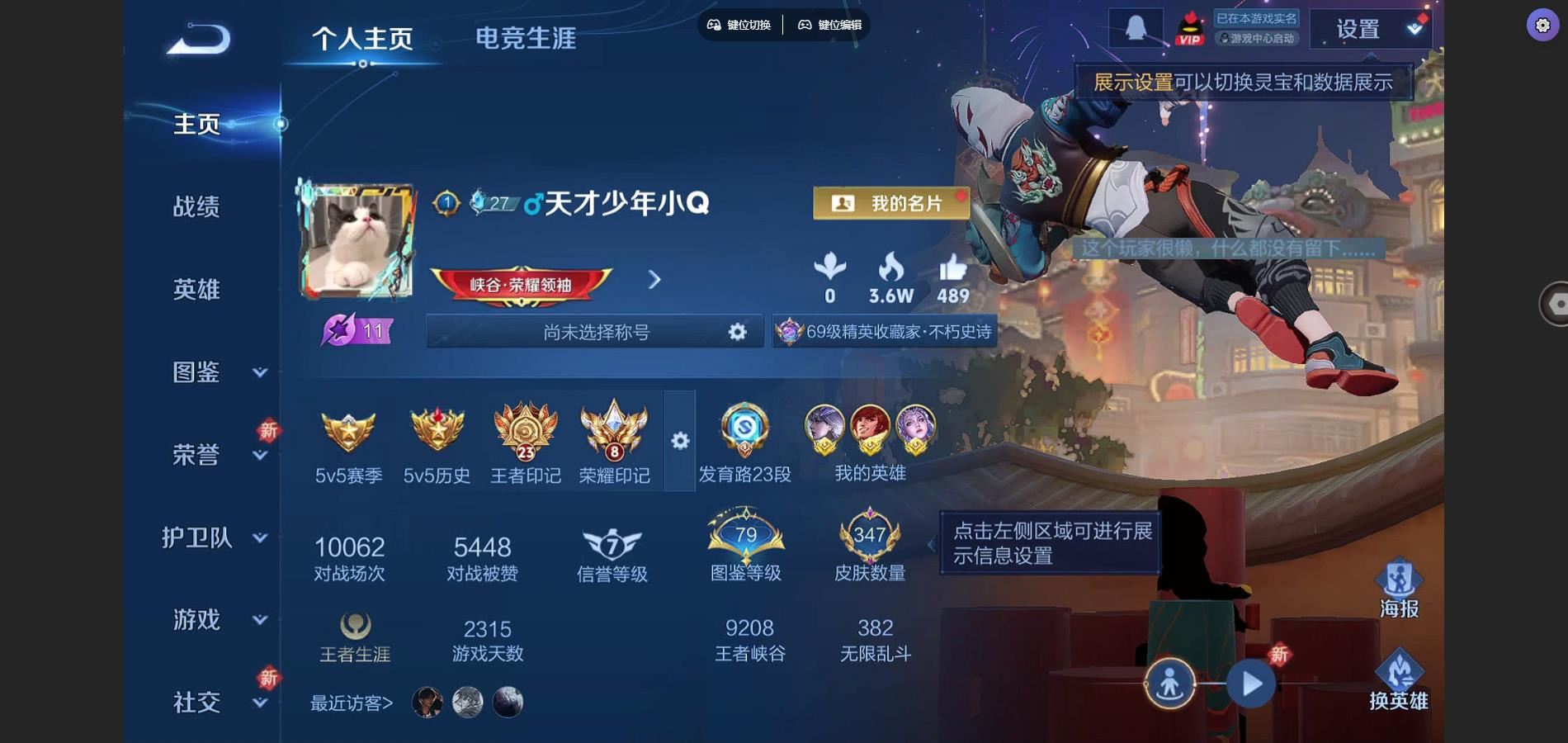The image size is (1568, 743).
Task: Open the gear beside 尚未选择称号
Action: (x=737, y=331)
